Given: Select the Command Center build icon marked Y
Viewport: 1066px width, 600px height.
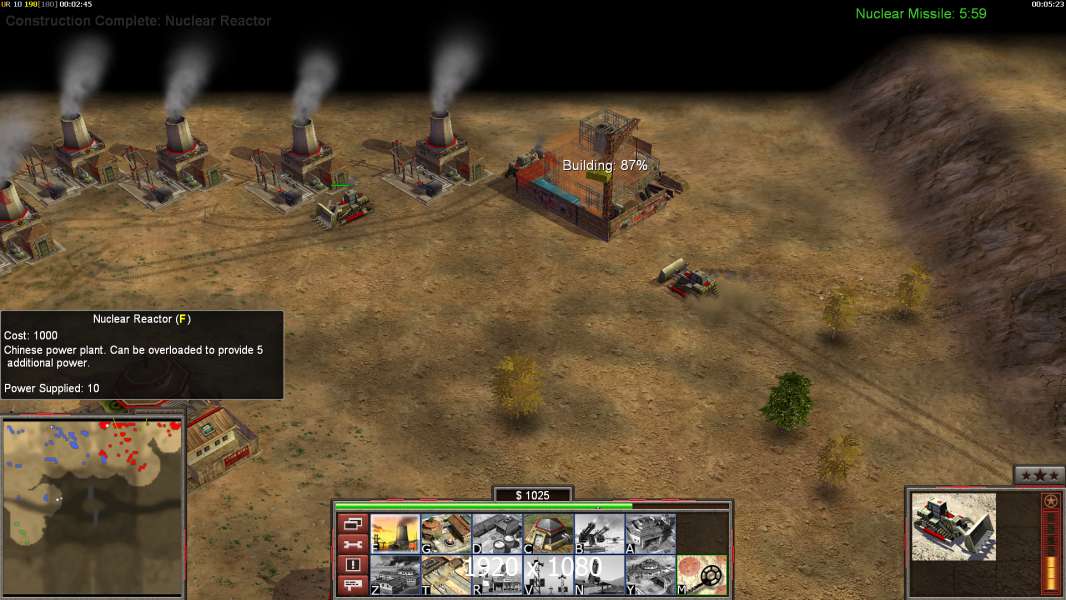Looking at the screenshot, I should pyautogui.click(x=650, y=575).
